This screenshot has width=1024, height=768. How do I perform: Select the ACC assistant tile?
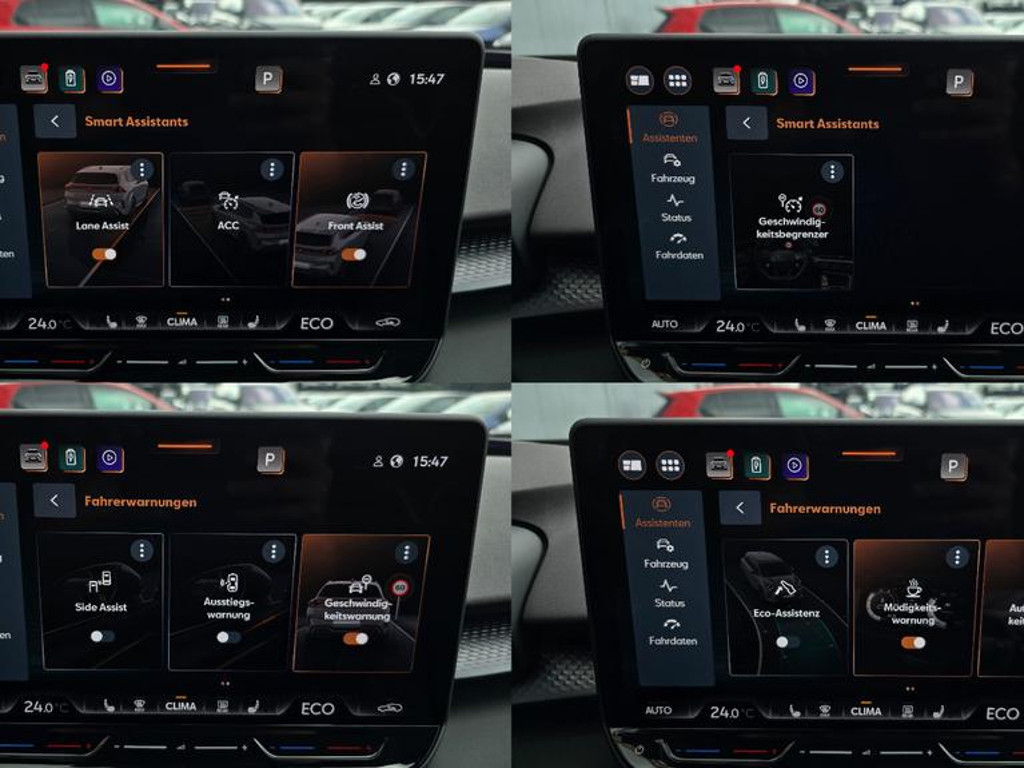[x=231, y=220]
